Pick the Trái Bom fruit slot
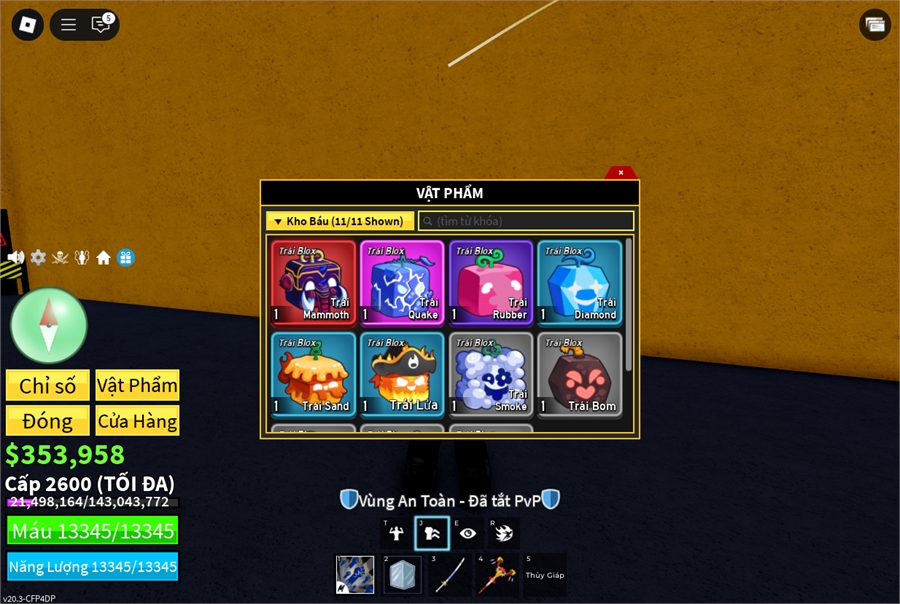Image resolution: width=900 pixels, height=604 pixels. tap(579, 374)
